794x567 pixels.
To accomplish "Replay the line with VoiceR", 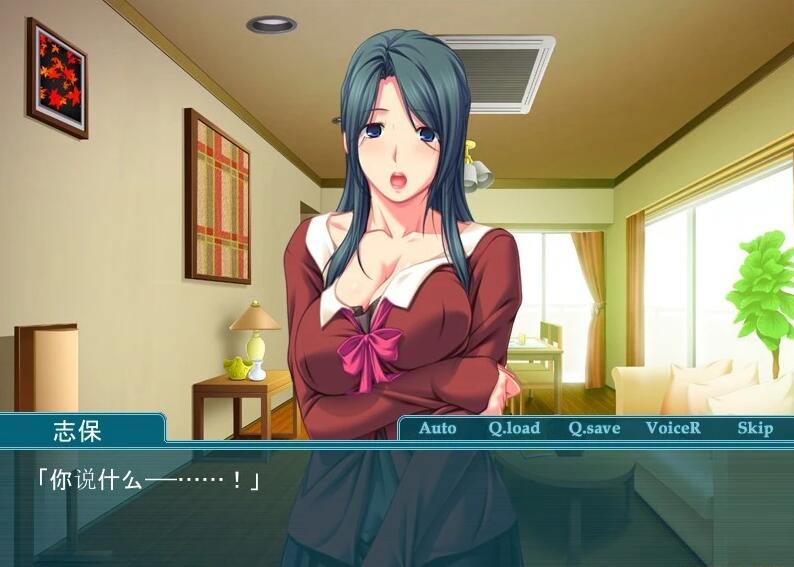I will (673, 428).
